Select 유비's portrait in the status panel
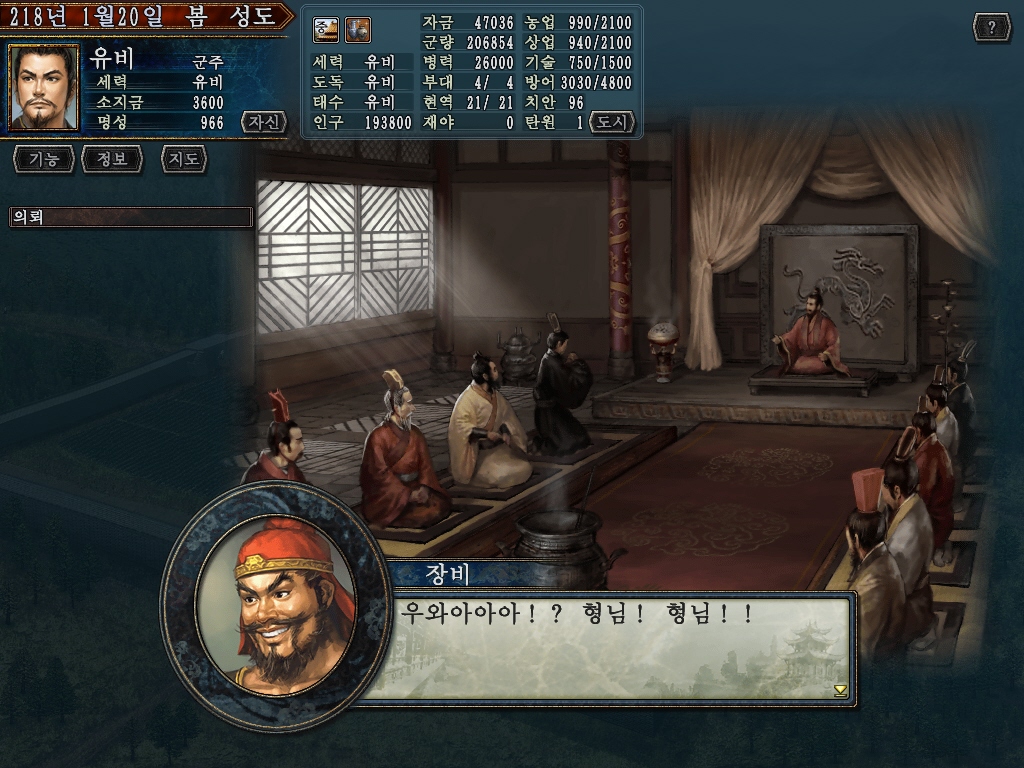This screenshot has width=1024, height=768. (x=44, y=88)
